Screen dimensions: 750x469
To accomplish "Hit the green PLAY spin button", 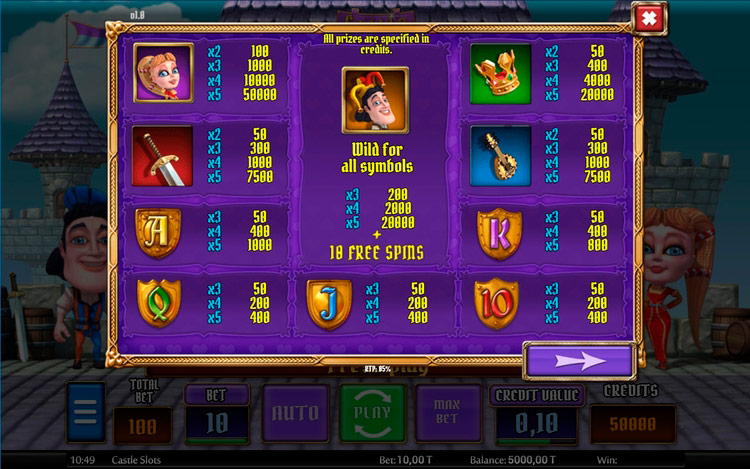I will click(x=373, y=413).
